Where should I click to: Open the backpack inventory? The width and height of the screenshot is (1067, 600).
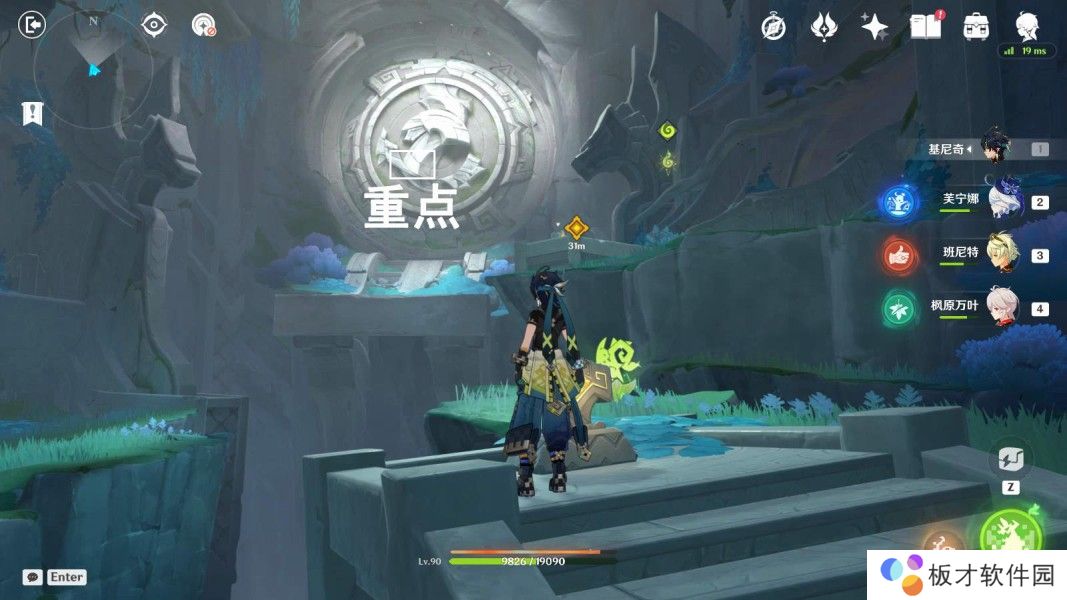976,27
